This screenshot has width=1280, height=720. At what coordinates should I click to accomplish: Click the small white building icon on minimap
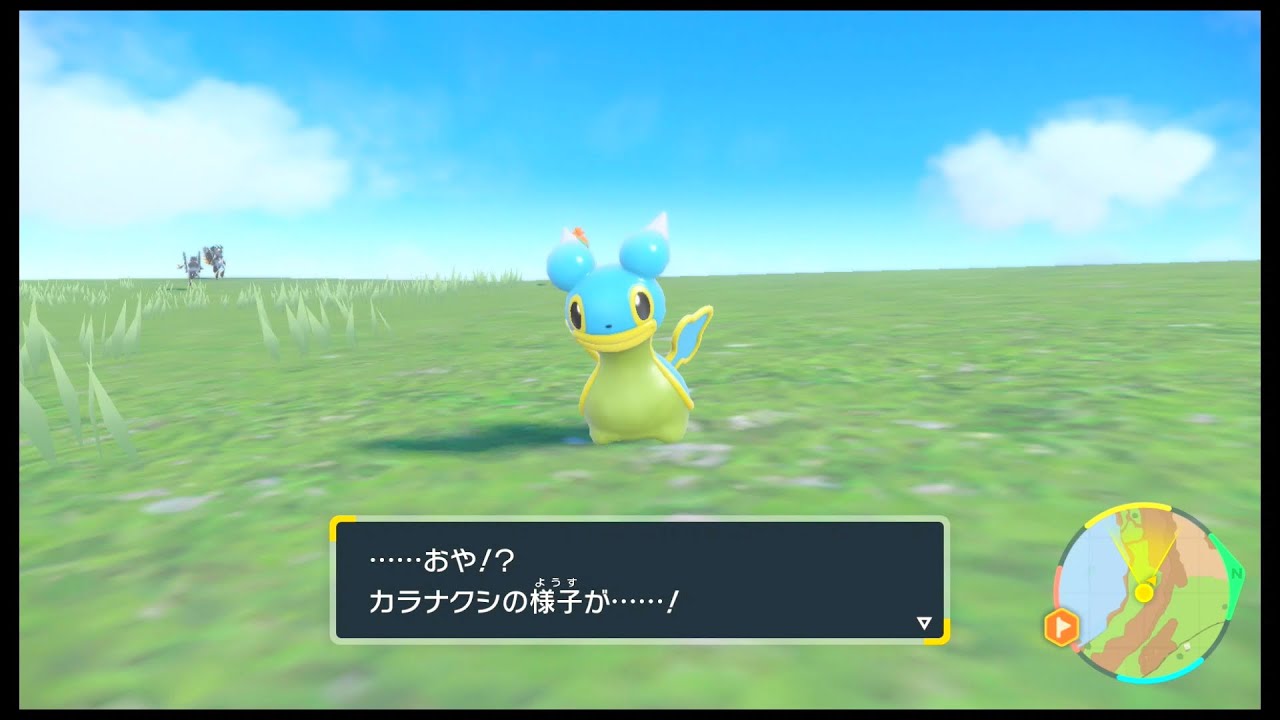(x=1186, y=647)
